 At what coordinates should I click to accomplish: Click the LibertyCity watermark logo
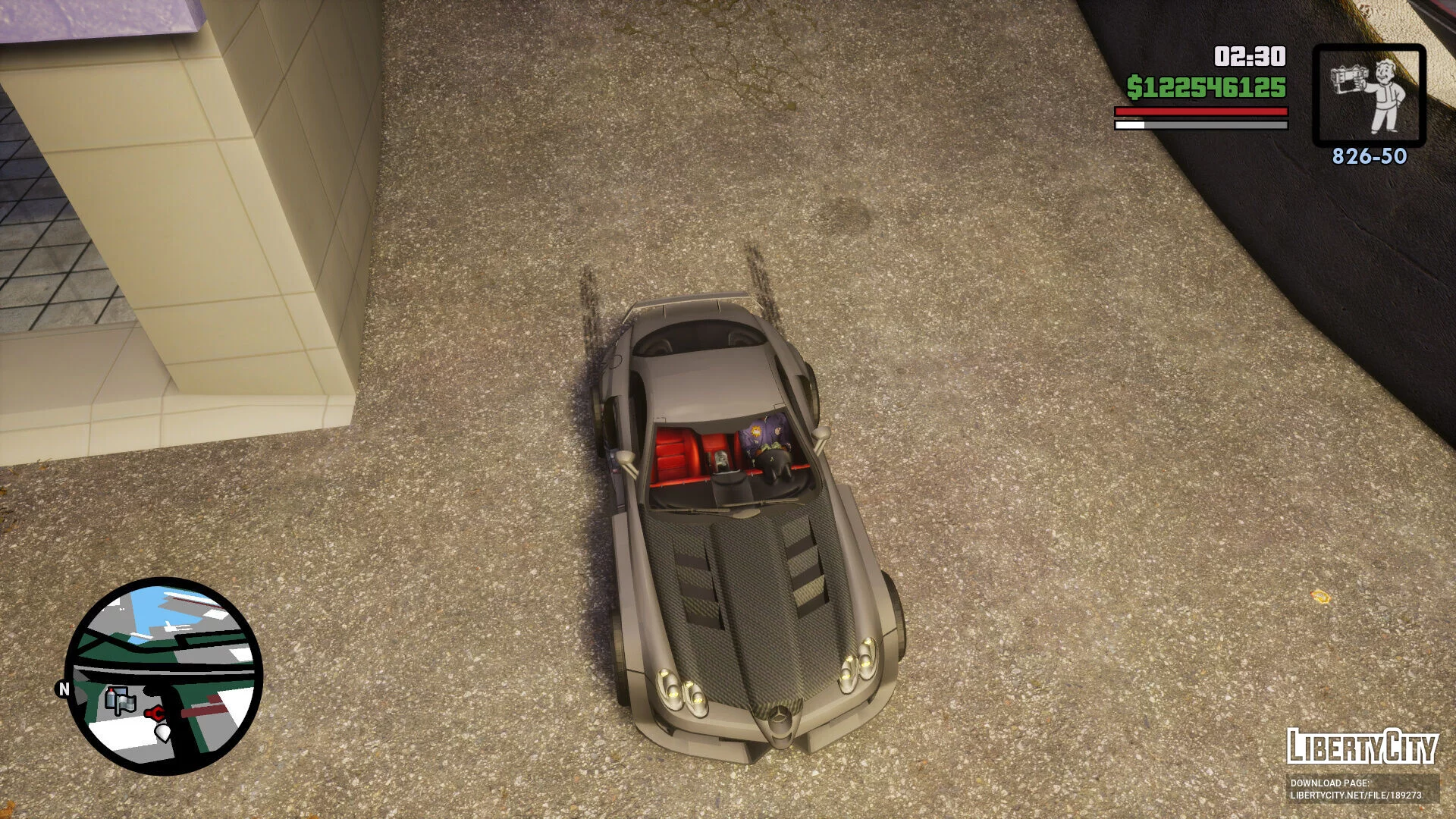click(x=1362, y=746)
